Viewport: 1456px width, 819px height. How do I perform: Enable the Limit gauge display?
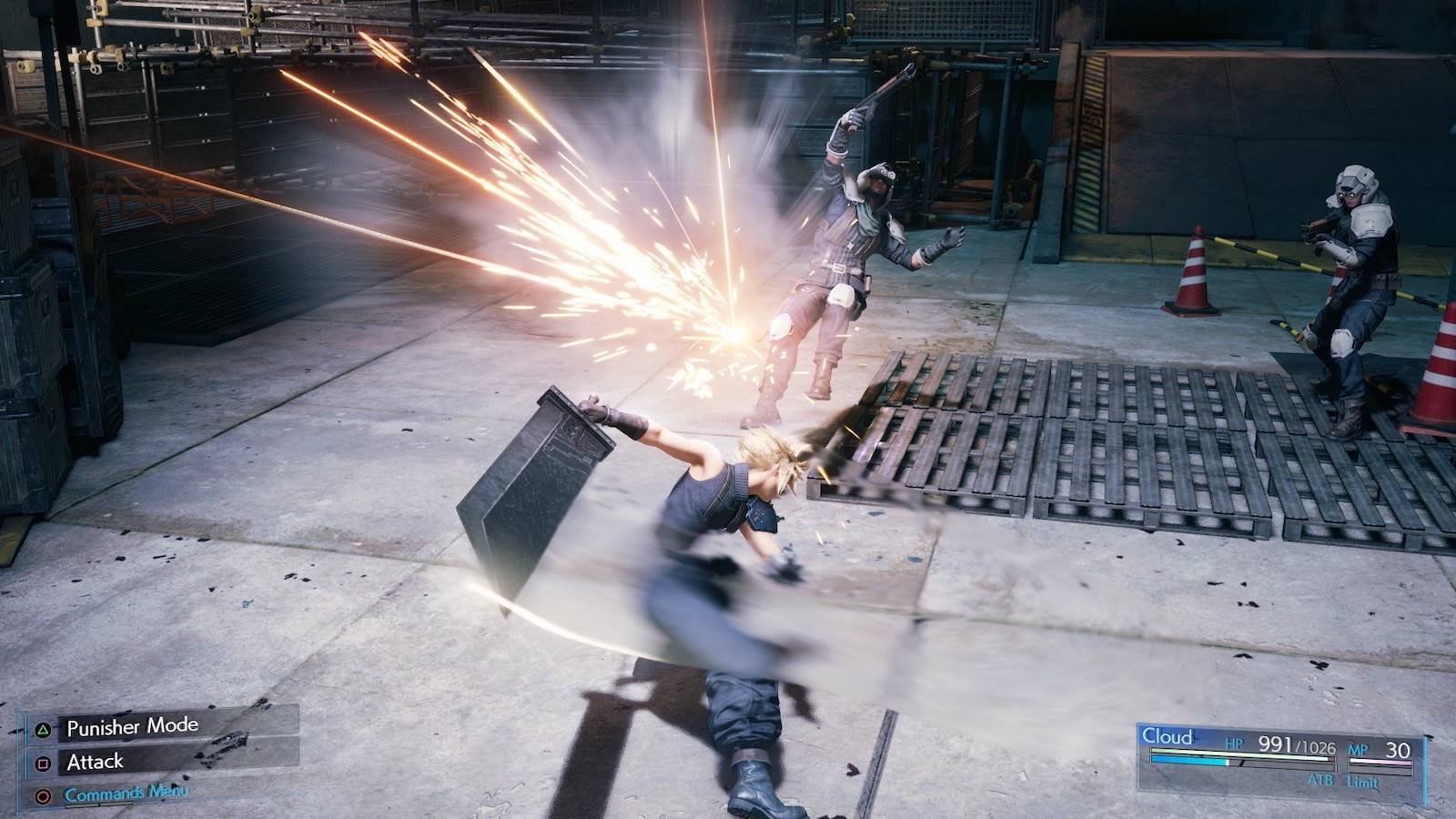tap(1361, 782)
